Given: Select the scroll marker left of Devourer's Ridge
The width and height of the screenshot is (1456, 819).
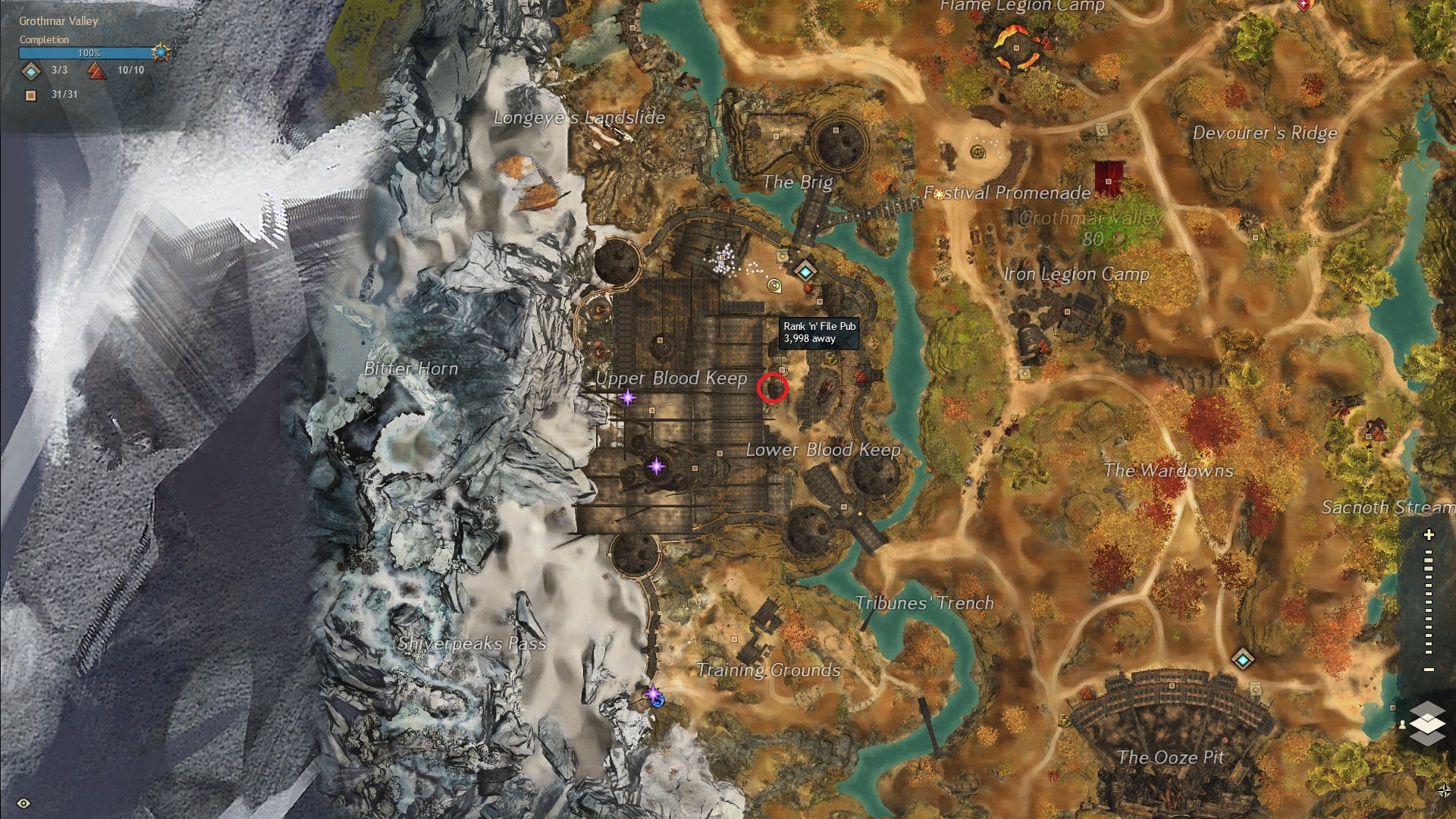Looking at the screenshot, I should 1102,131.
